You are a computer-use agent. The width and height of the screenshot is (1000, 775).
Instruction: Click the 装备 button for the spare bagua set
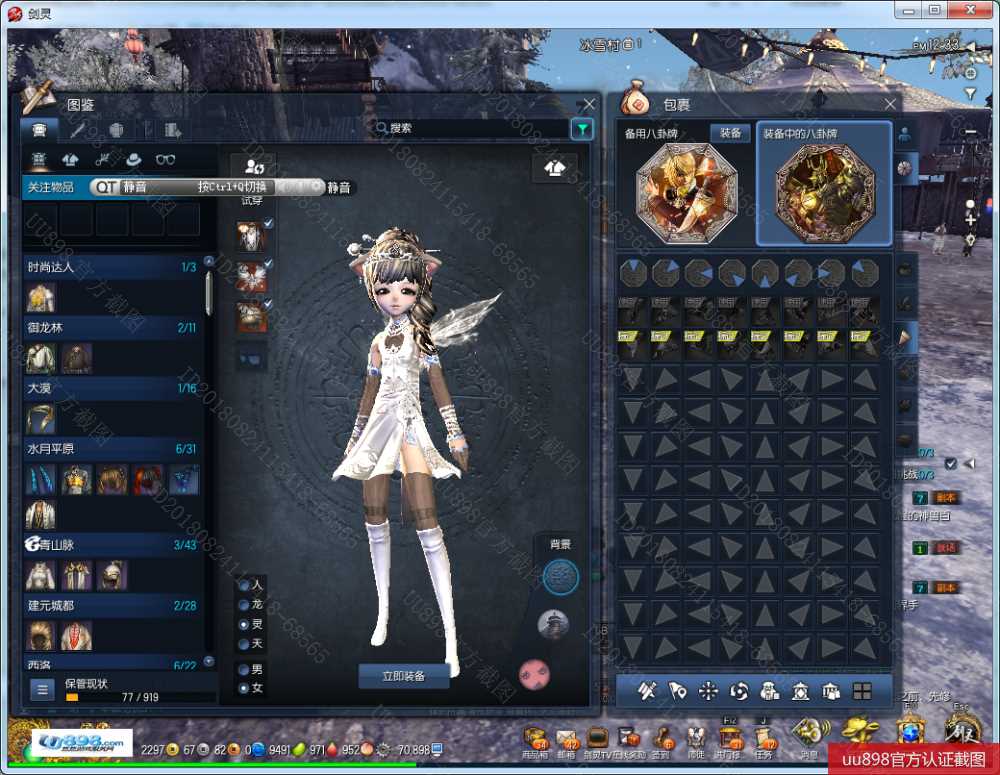(730, 133)
